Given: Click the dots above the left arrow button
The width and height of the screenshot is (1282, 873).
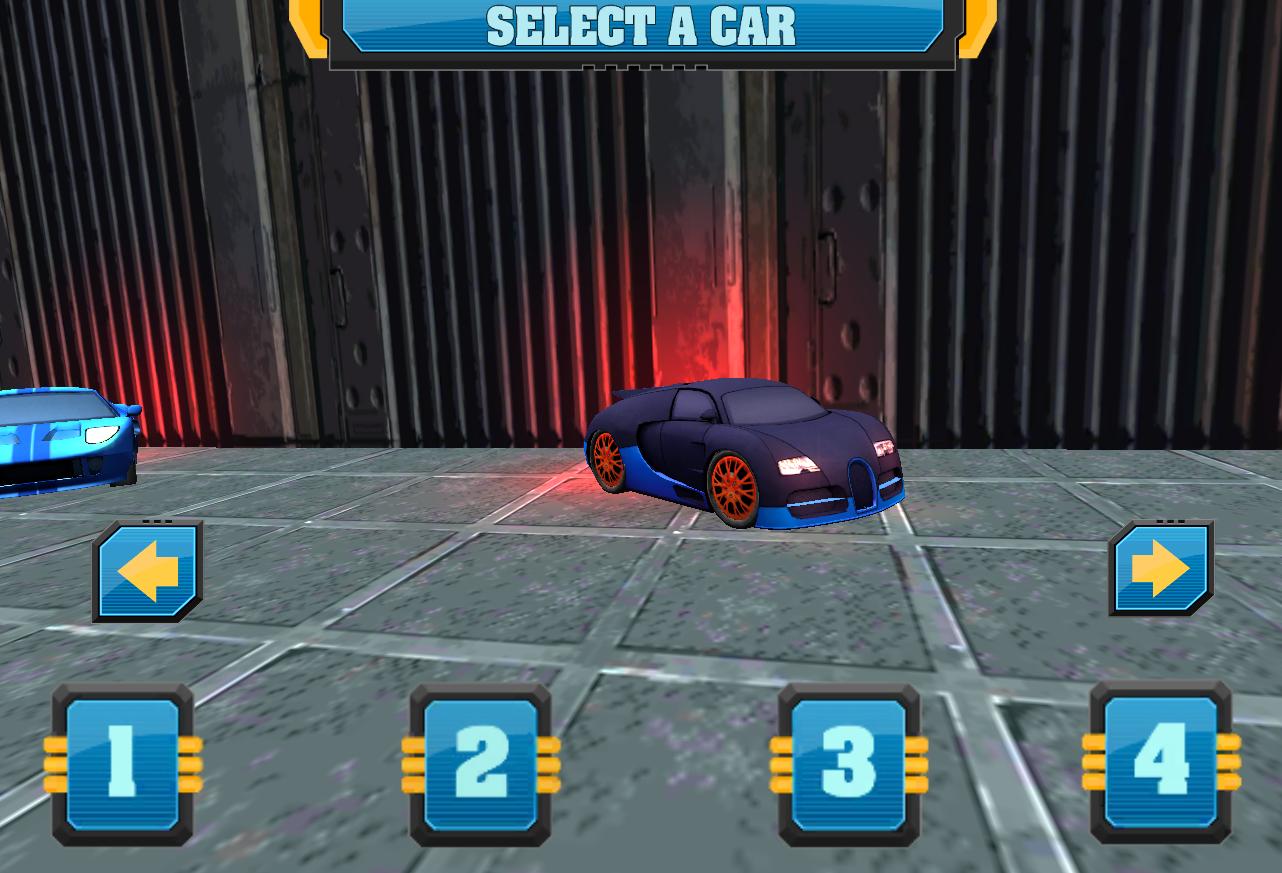Looking at the screenshot, I should tap(157, 521).
